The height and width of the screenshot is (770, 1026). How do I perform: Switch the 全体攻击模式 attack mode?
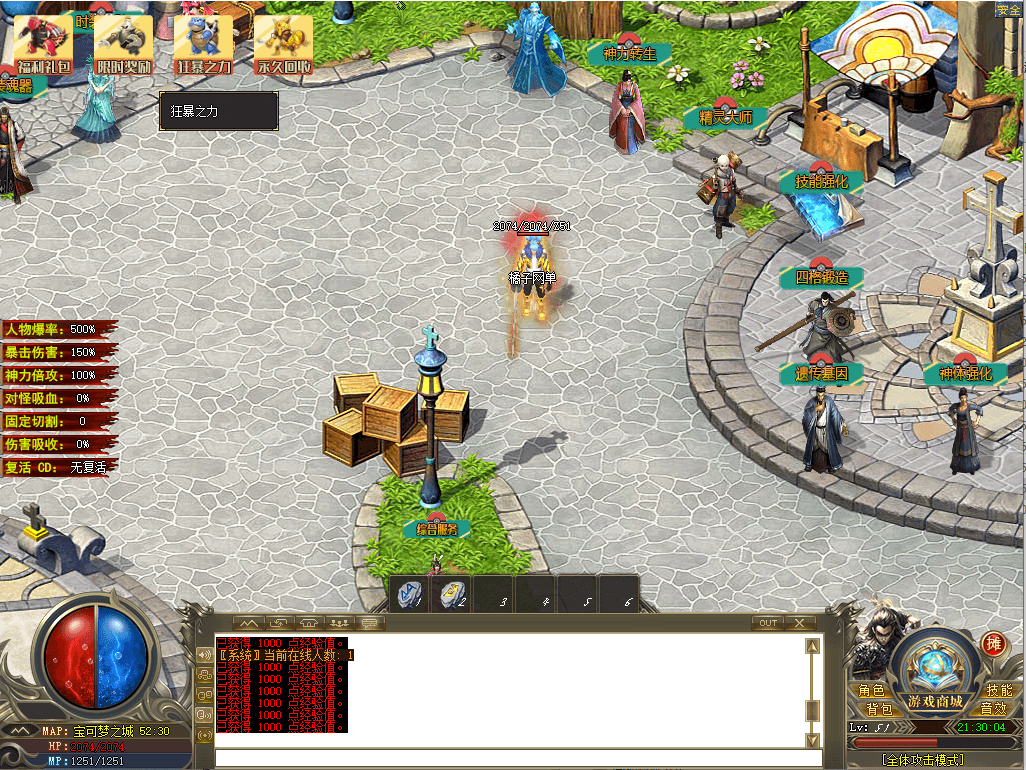click(924, 761)
